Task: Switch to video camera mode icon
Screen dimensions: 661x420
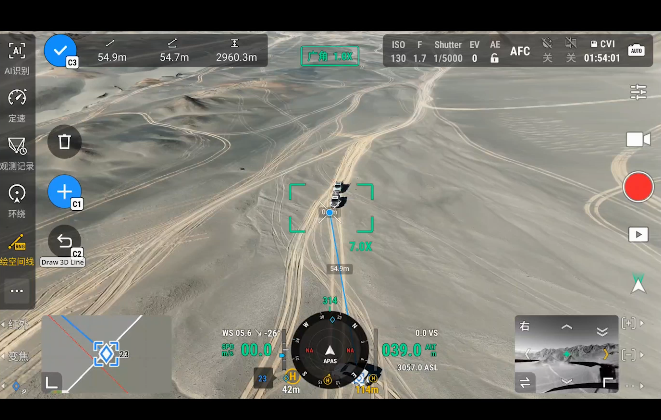Action: (638, 139)
